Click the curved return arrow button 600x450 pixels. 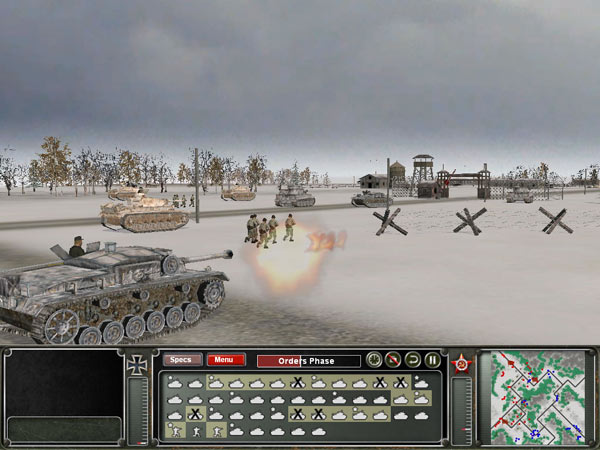[413, 360]
